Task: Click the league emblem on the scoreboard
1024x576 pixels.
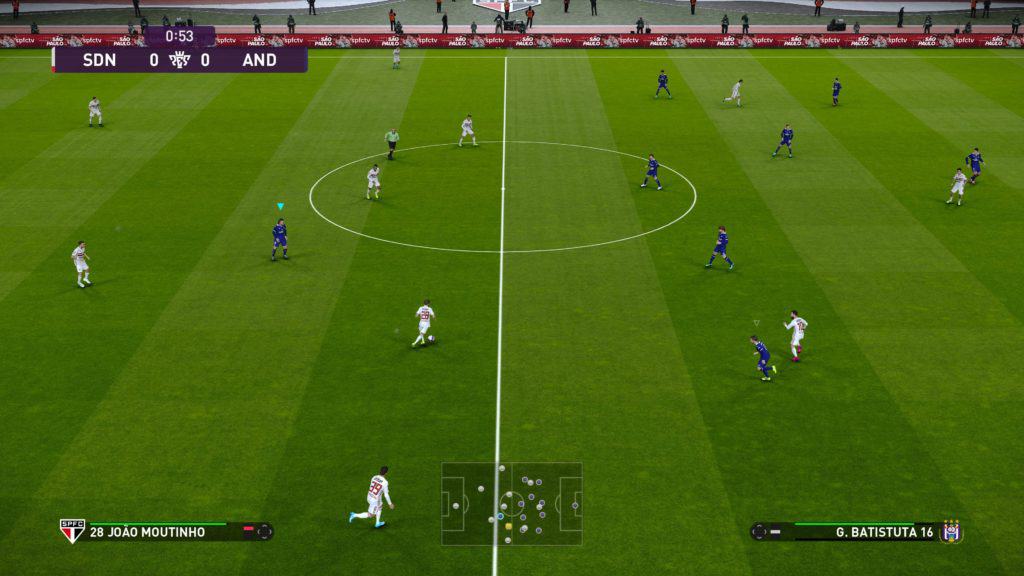Action: pos(180,59)
